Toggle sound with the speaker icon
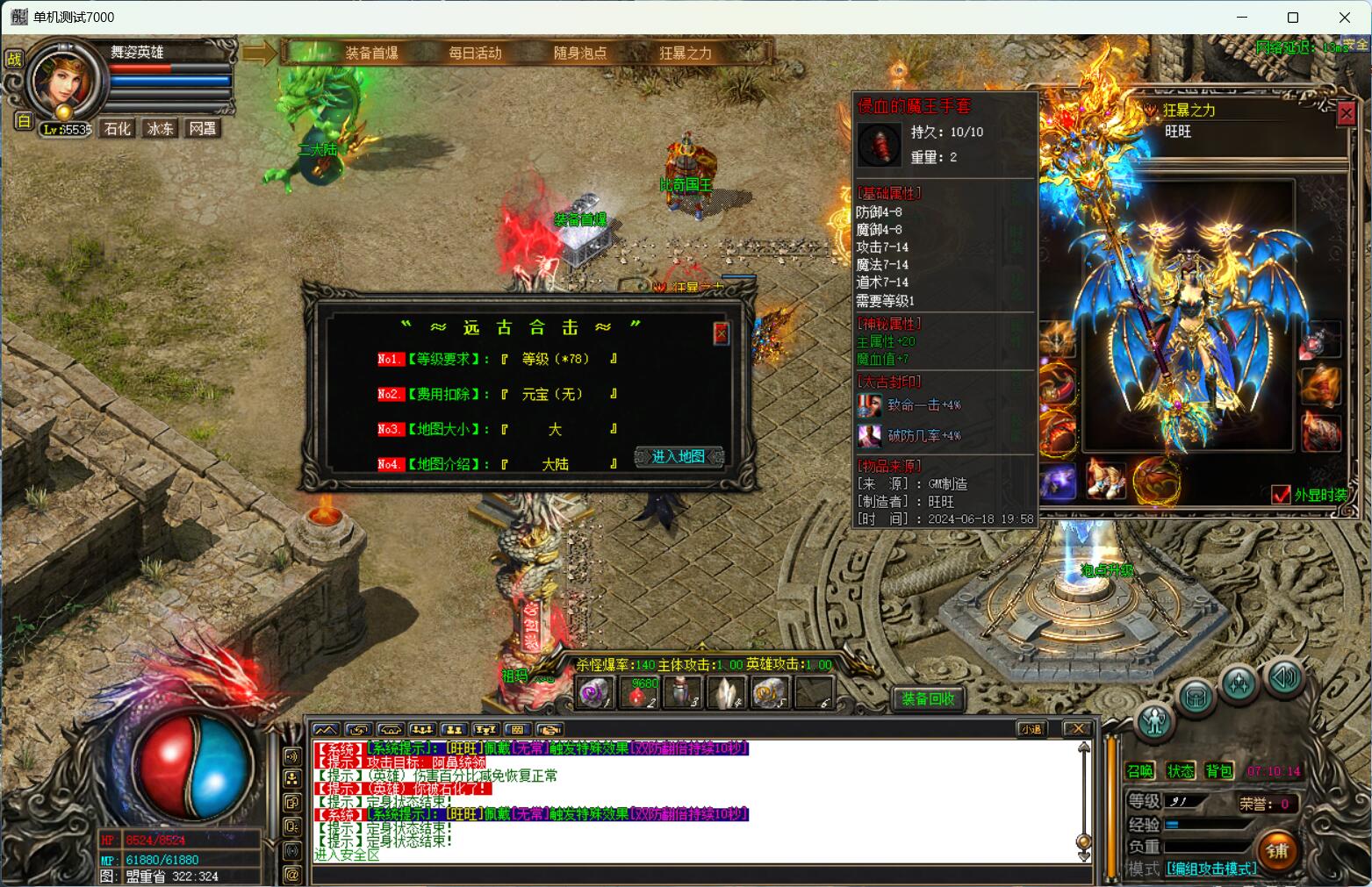 click(1282, 677)
